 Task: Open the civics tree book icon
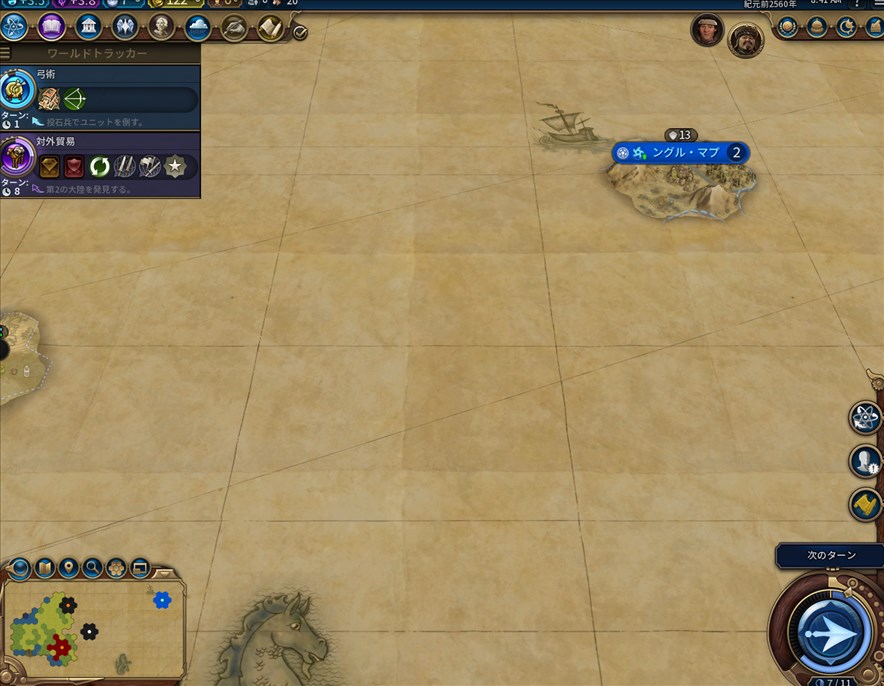pyautogui.click(x=52, y=27)
